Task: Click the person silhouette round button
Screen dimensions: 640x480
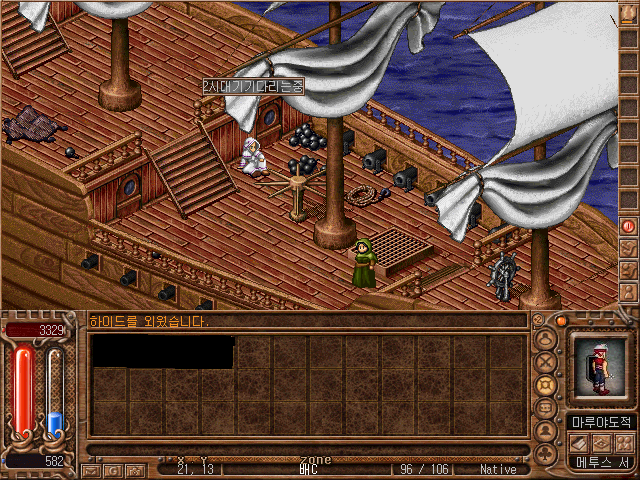Action: 546,431
